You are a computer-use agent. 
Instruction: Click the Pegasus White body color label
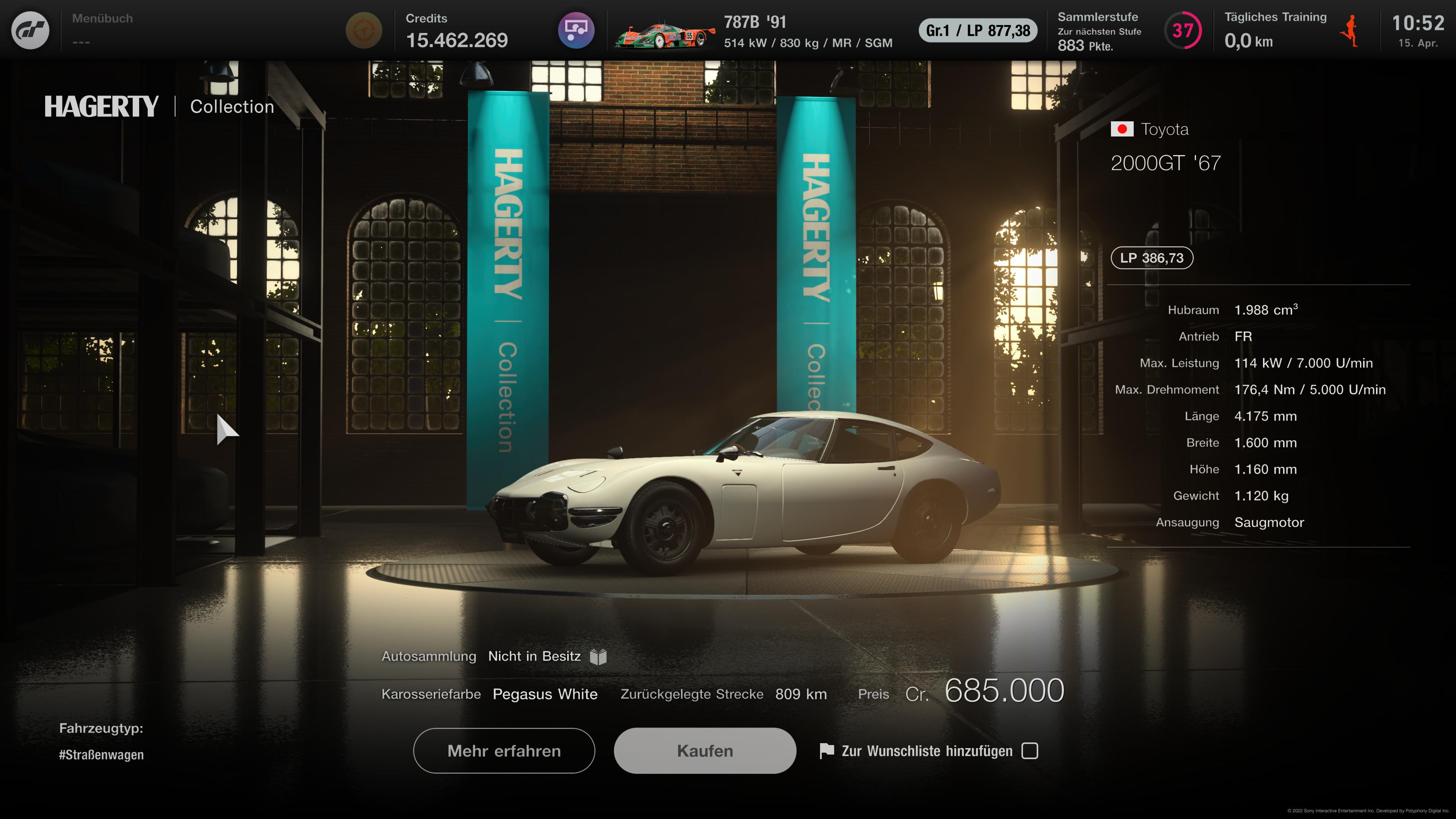tap(544, 694)
